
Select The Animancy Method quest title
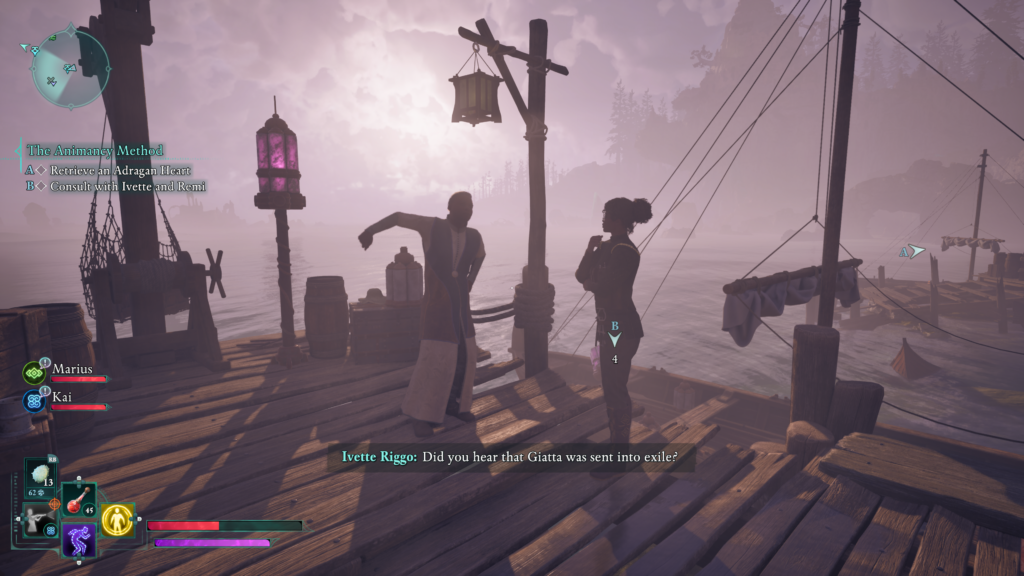tap(95, 151)
